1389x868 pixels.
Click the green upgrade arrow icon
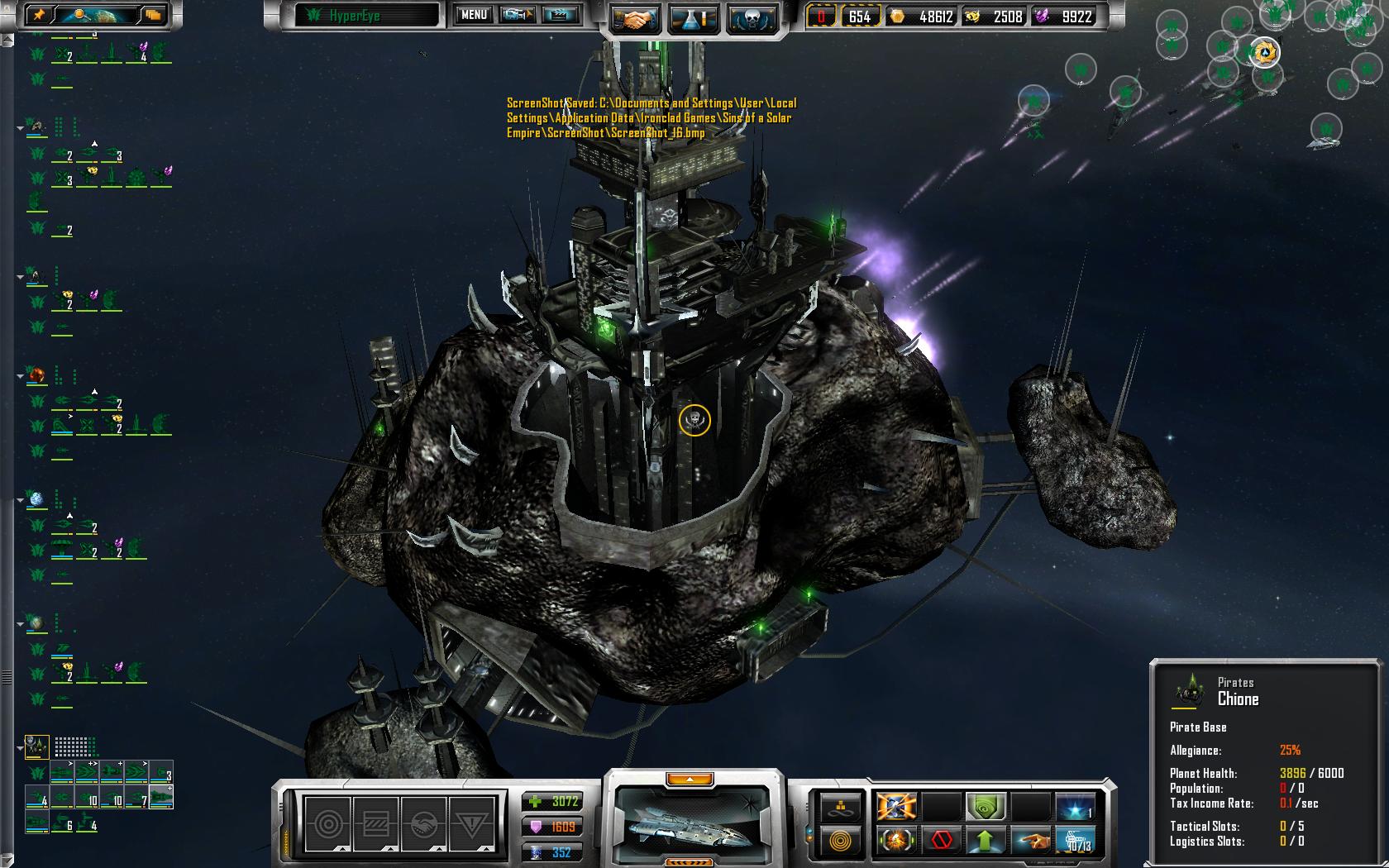(986, 841)
